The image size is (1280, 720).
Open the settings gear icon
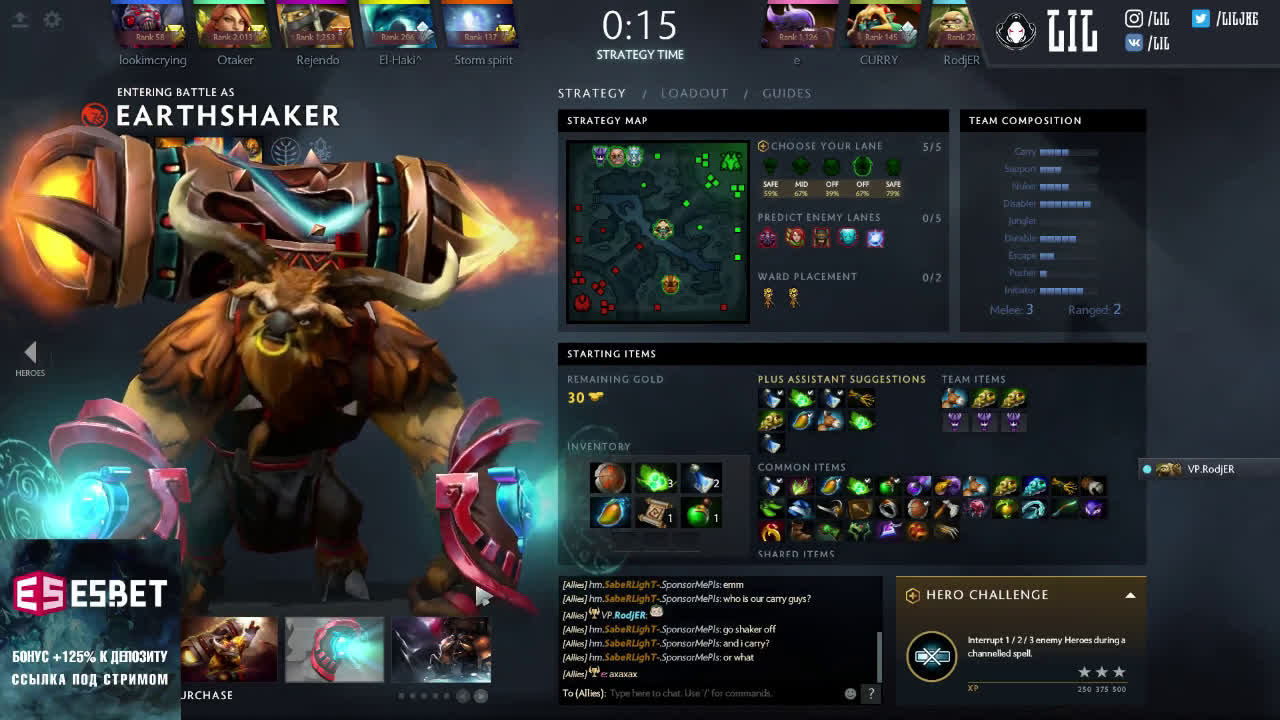click(52, 20)
